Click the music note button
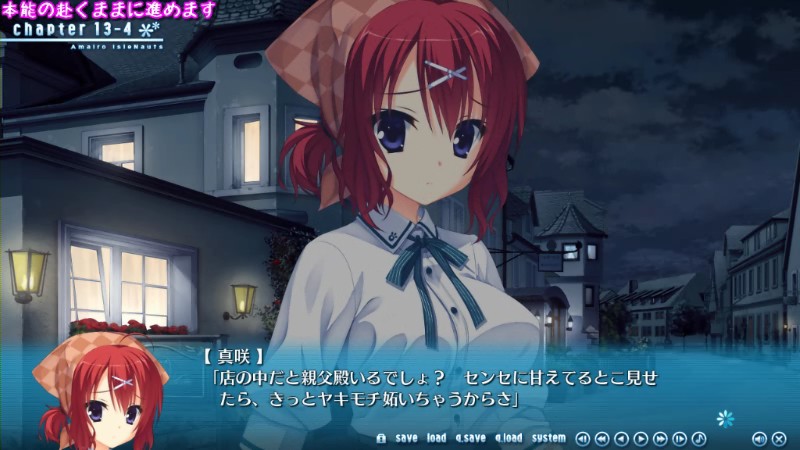The width and height of the screenshot is (800, 450). [699, 438]
